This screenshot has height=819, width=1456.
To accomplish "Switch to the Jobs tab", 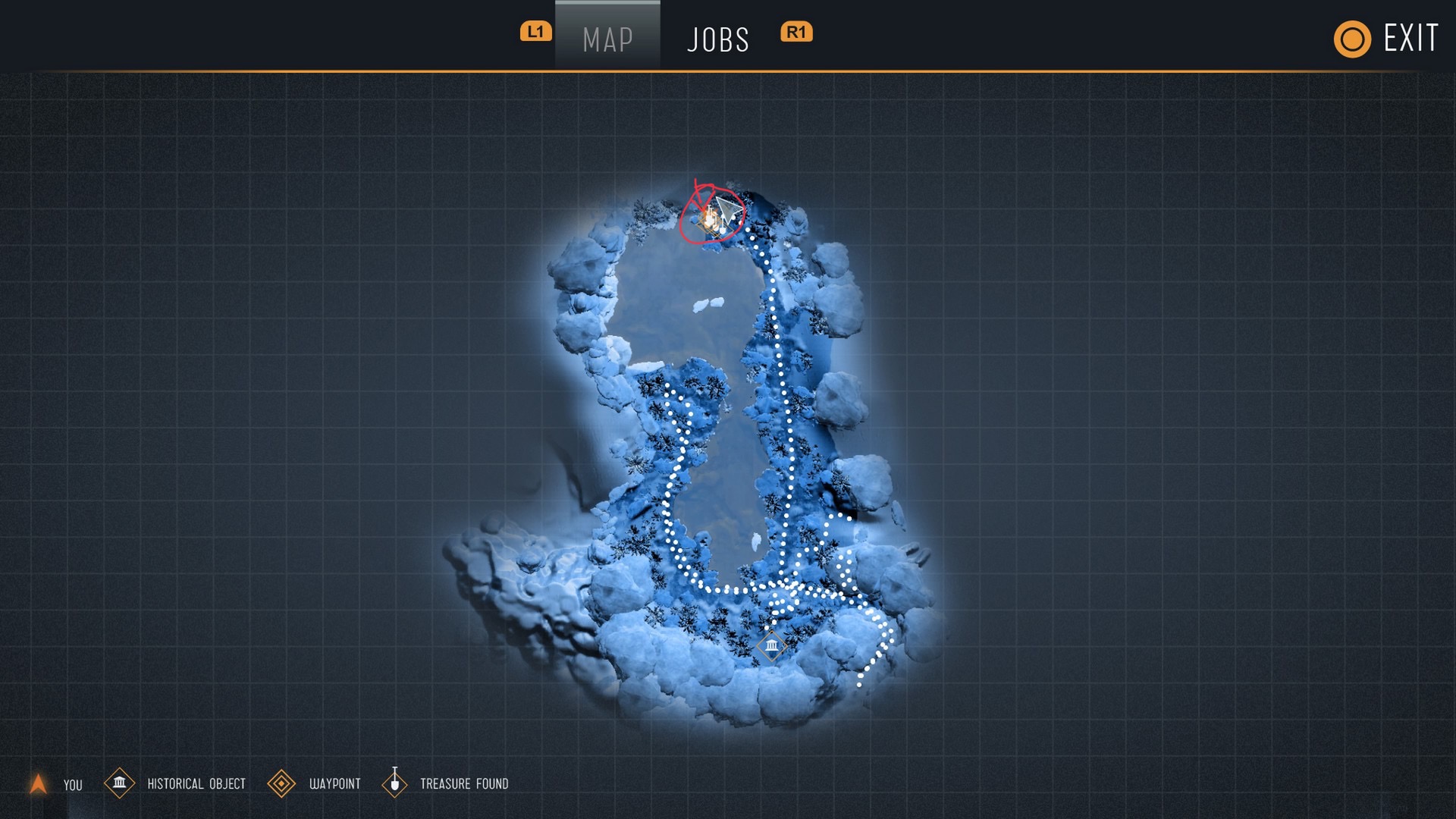I will click(x=717, y=39).
